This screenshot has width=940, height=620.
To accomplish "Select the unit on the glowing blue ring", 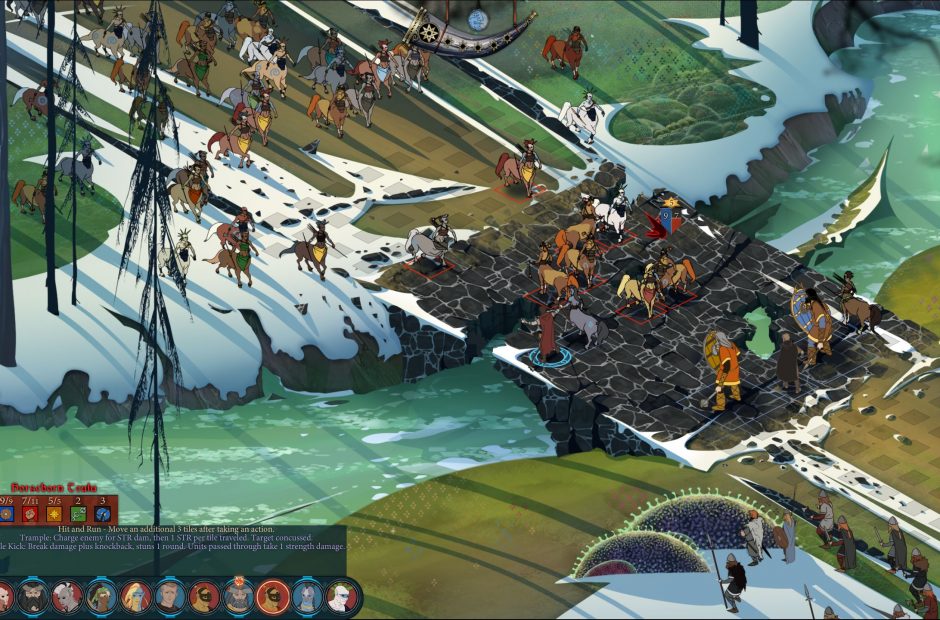I will (x=547, y=335).
